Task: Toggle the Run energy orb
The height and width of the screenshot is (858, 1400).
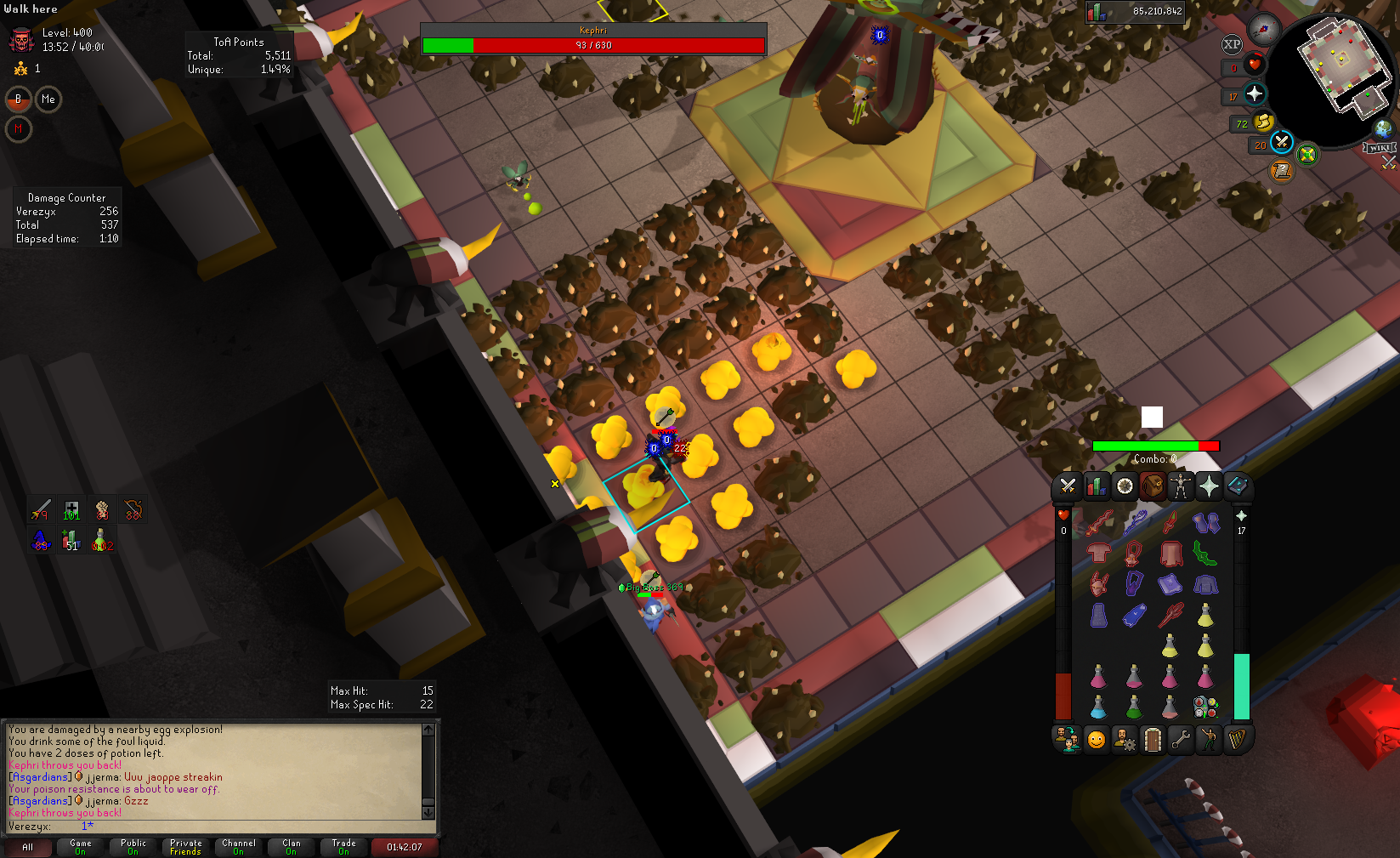Action: coord(1264,122)
